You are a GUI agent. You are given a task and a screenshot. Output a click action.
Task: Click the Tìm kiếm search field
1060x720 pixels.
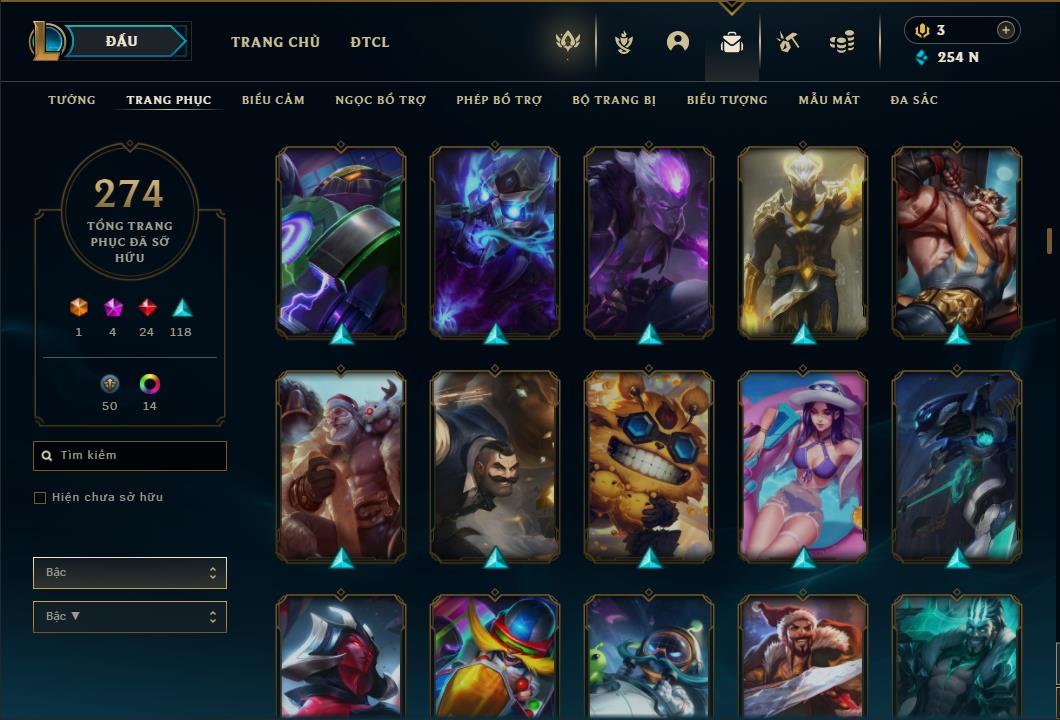click(130, 456)
